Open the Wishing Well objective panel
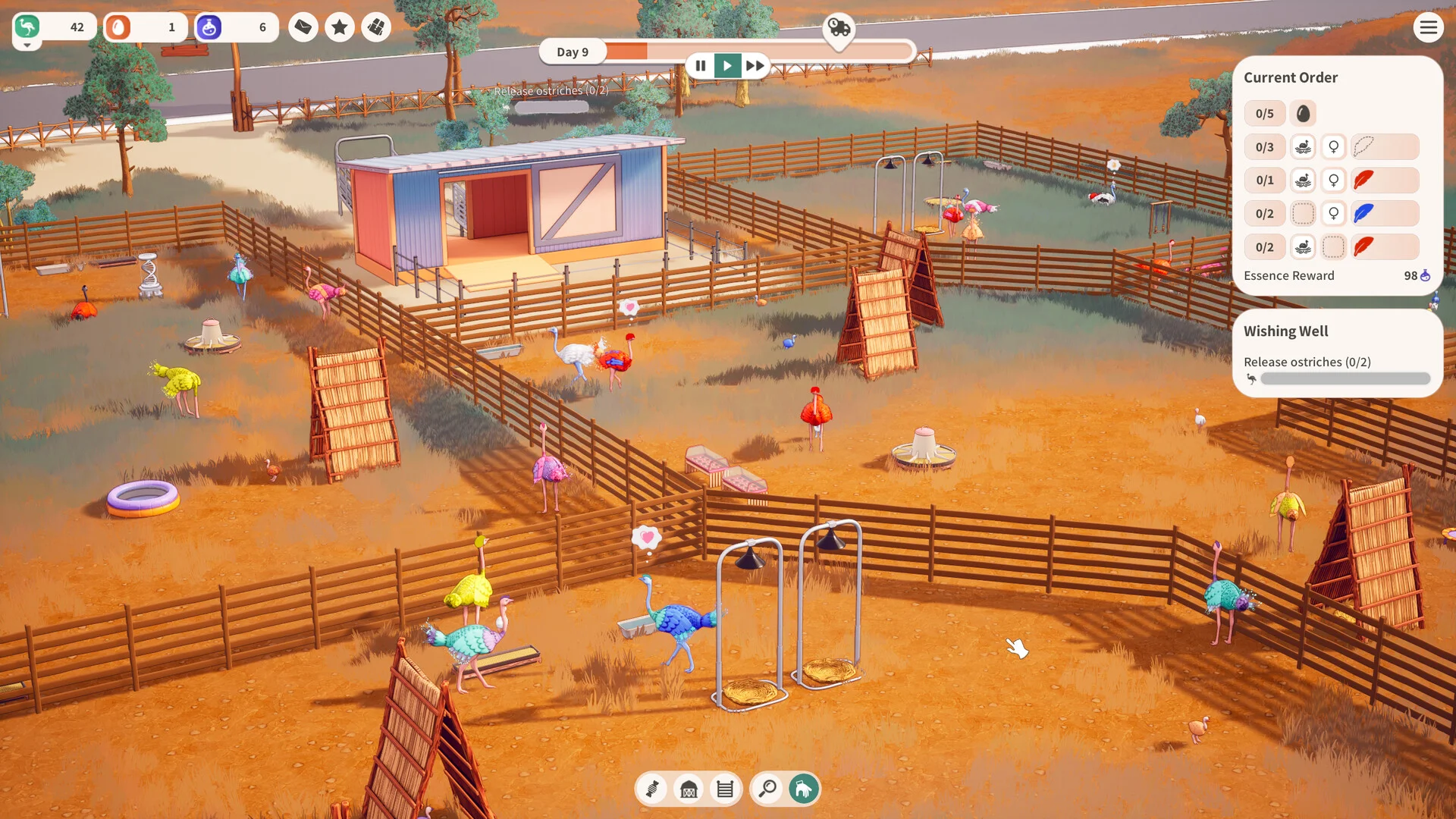This screenshot has width=1456, height=819. pos(1285,331)
